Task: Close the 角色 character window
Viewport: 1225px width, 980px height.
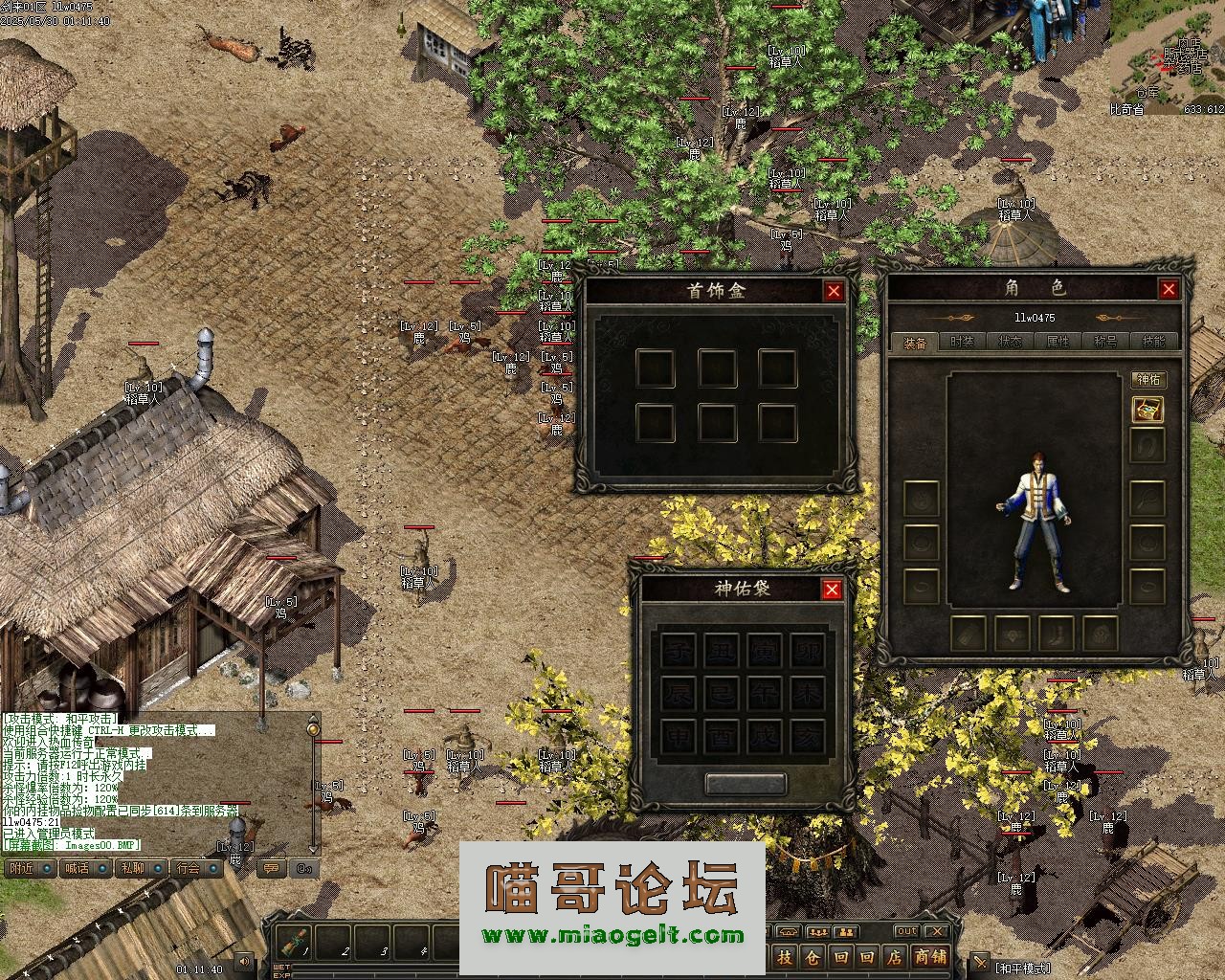Action: 1169,289
